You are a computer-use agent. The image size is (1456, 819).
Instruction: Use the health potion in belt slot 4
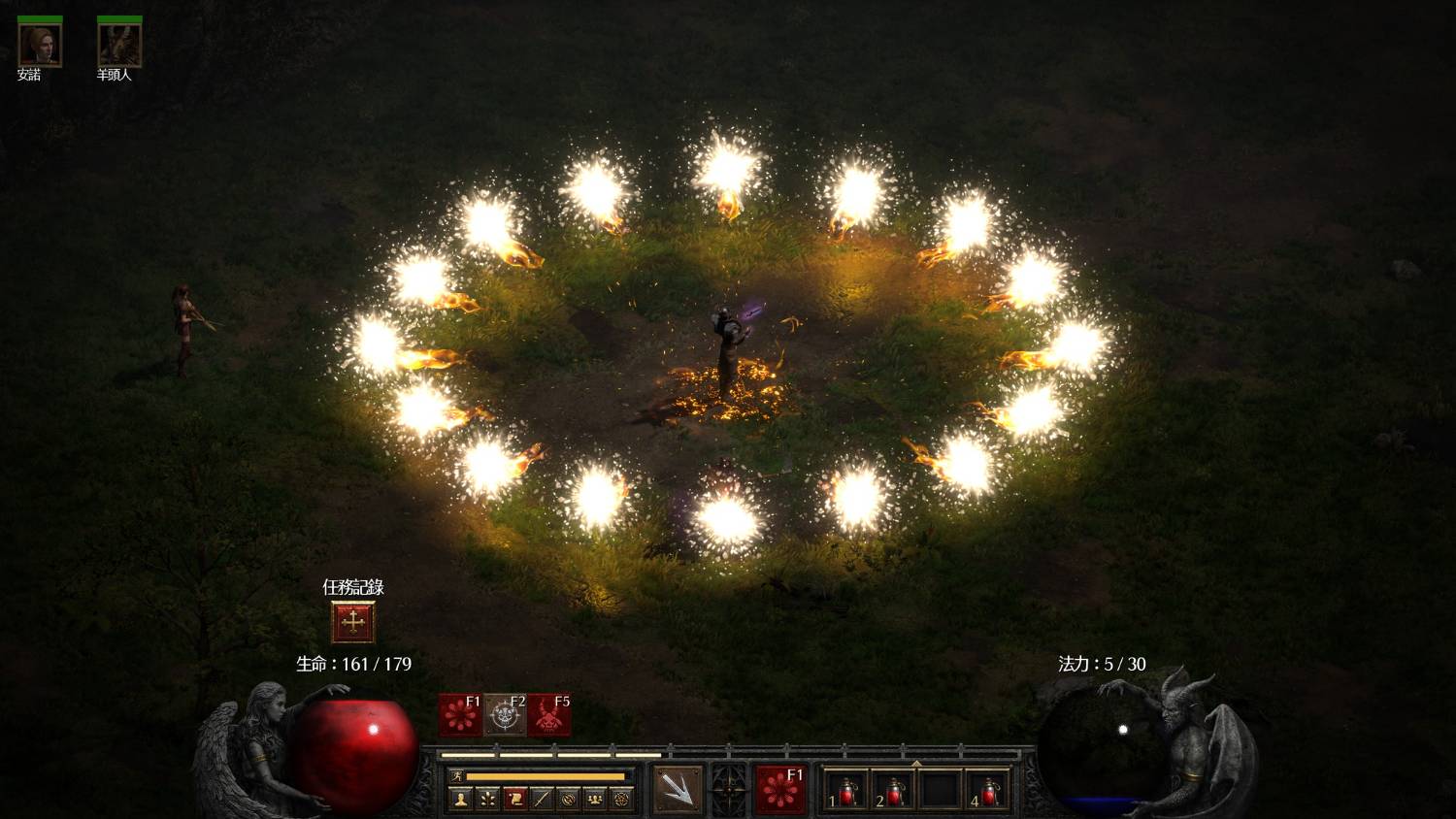(988, 791)
